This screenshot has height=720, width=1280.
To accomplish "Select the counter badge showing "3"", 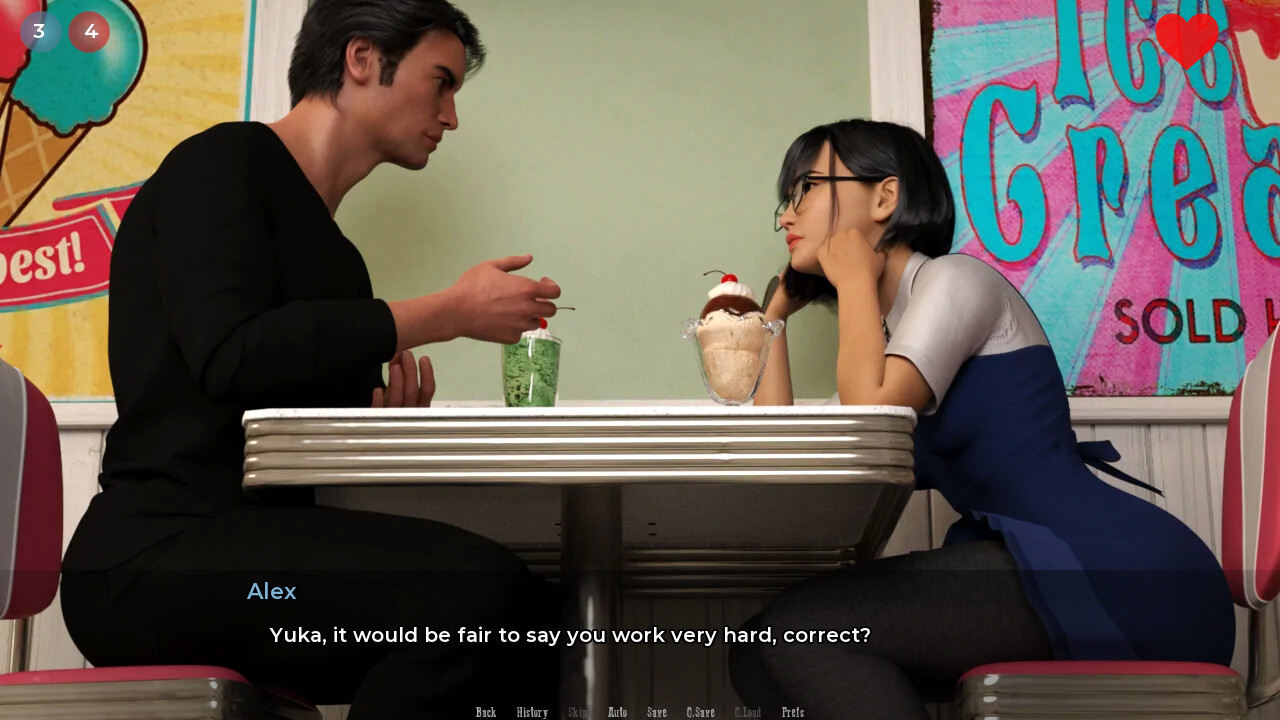I will (x=41, y=31).
